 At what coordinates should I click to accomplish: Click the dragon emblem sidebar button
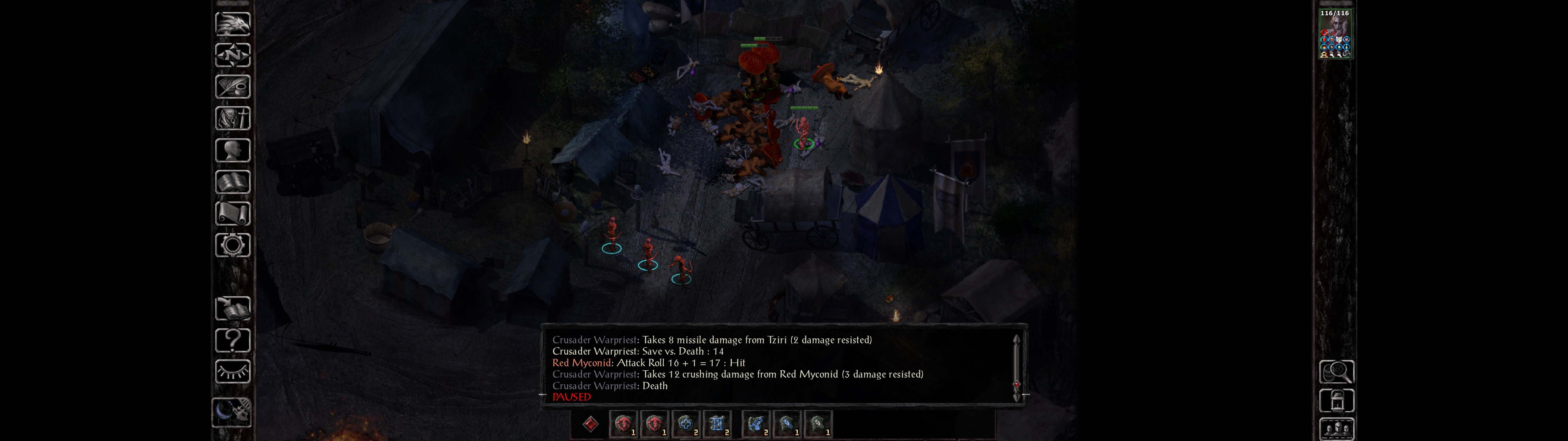[x=232, y=24]
